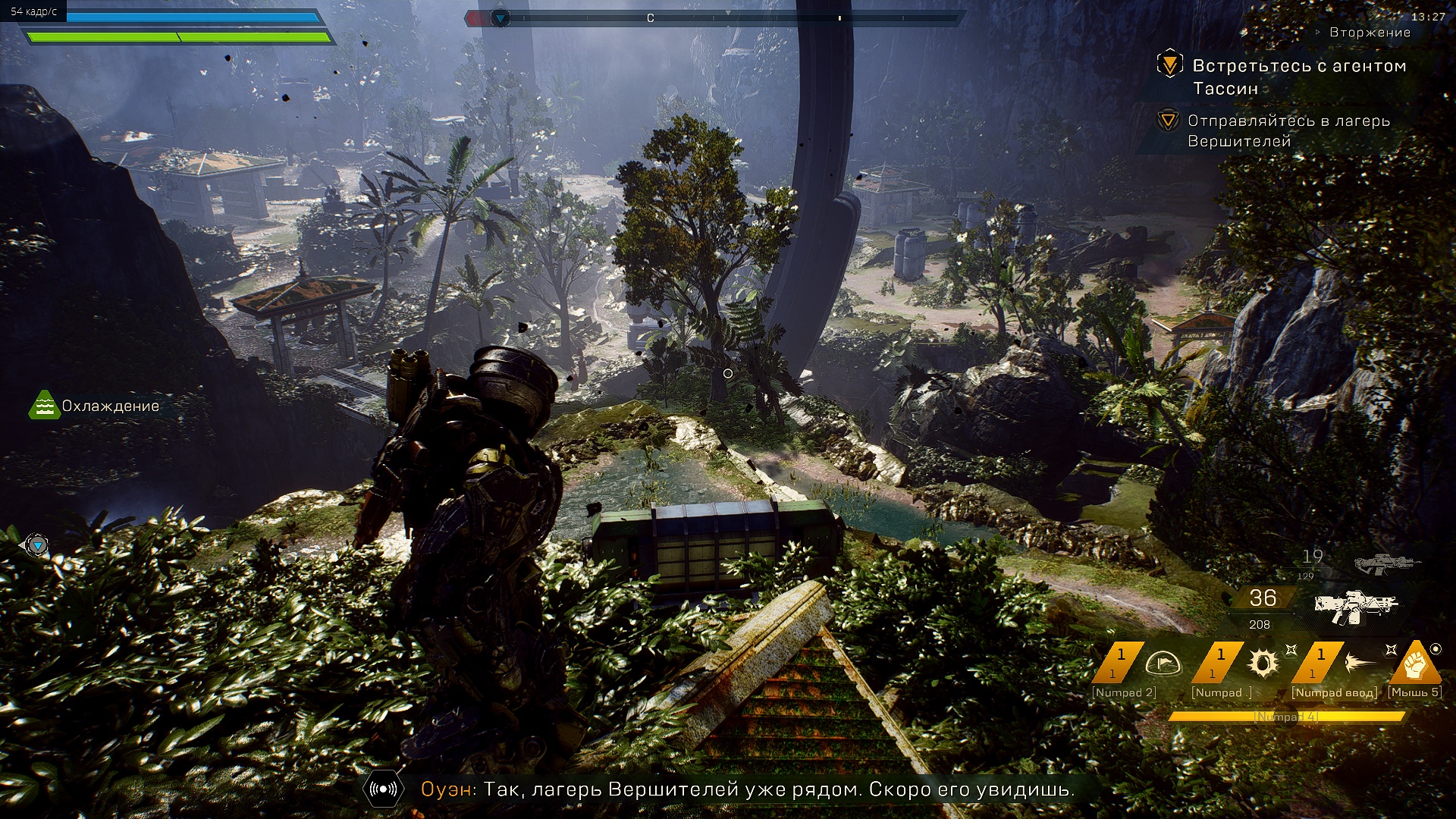The image size is (1456, 819).
Task: Trigger the projectile dash ability icon
Action: click(x=1362, y=664)
